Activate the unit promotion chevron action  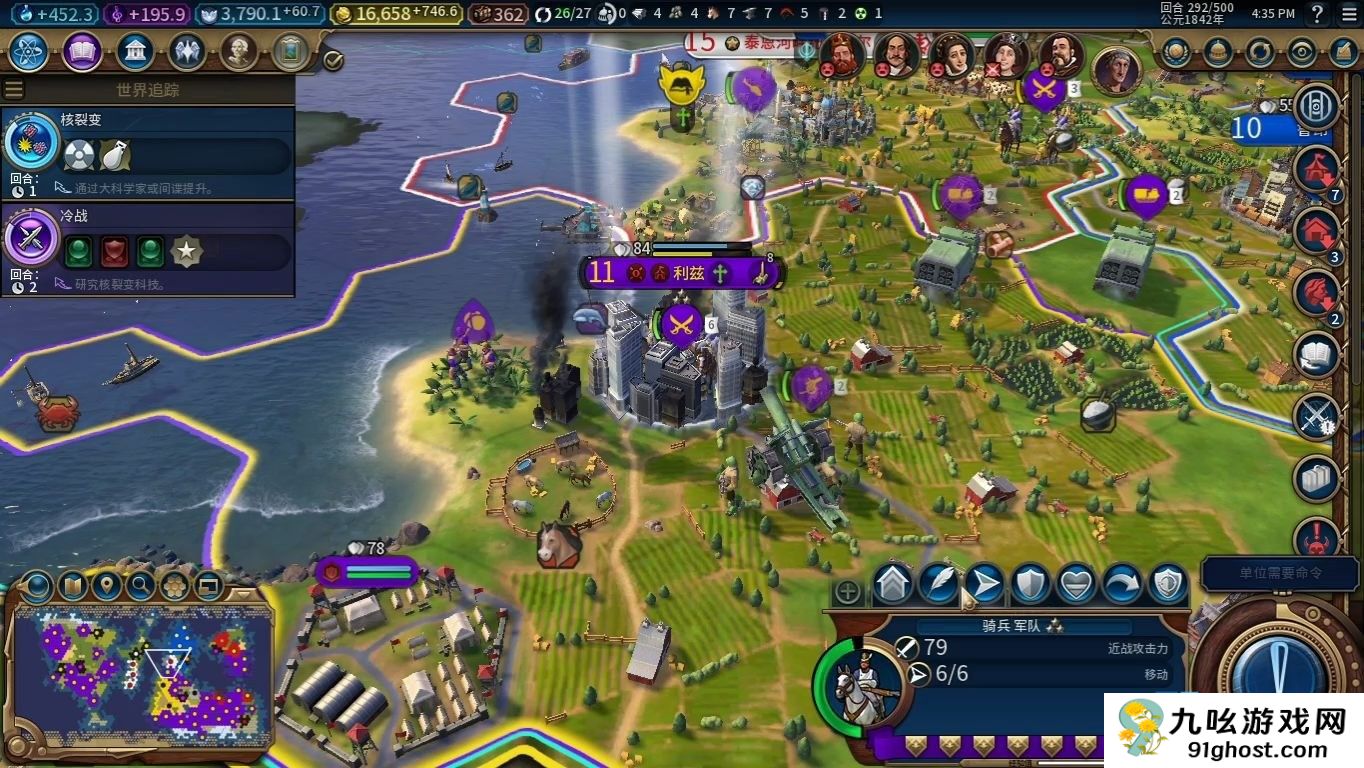[x=893, y=584]
